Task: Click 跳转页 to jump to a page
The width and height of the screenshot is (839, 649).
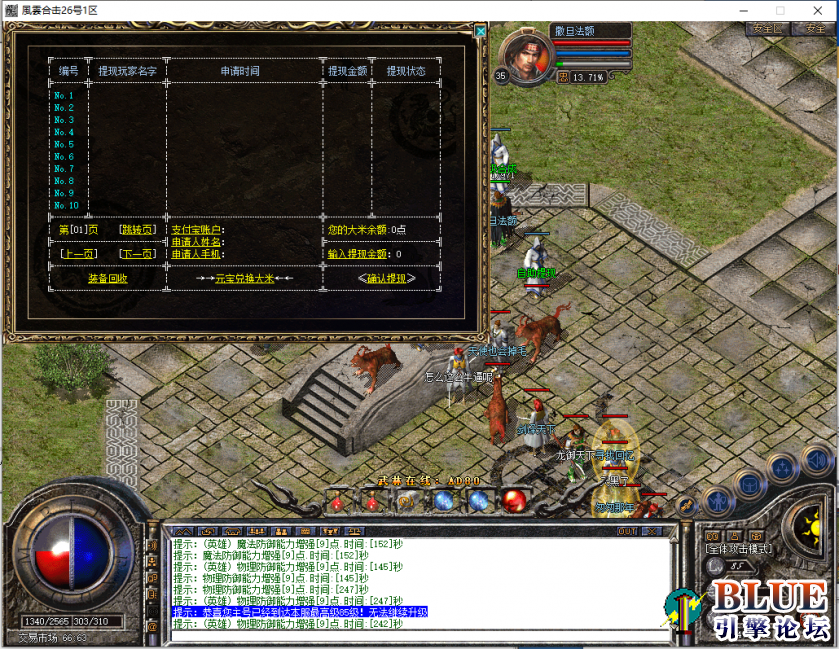Action: pyautogui.click(x=137, y=229)
